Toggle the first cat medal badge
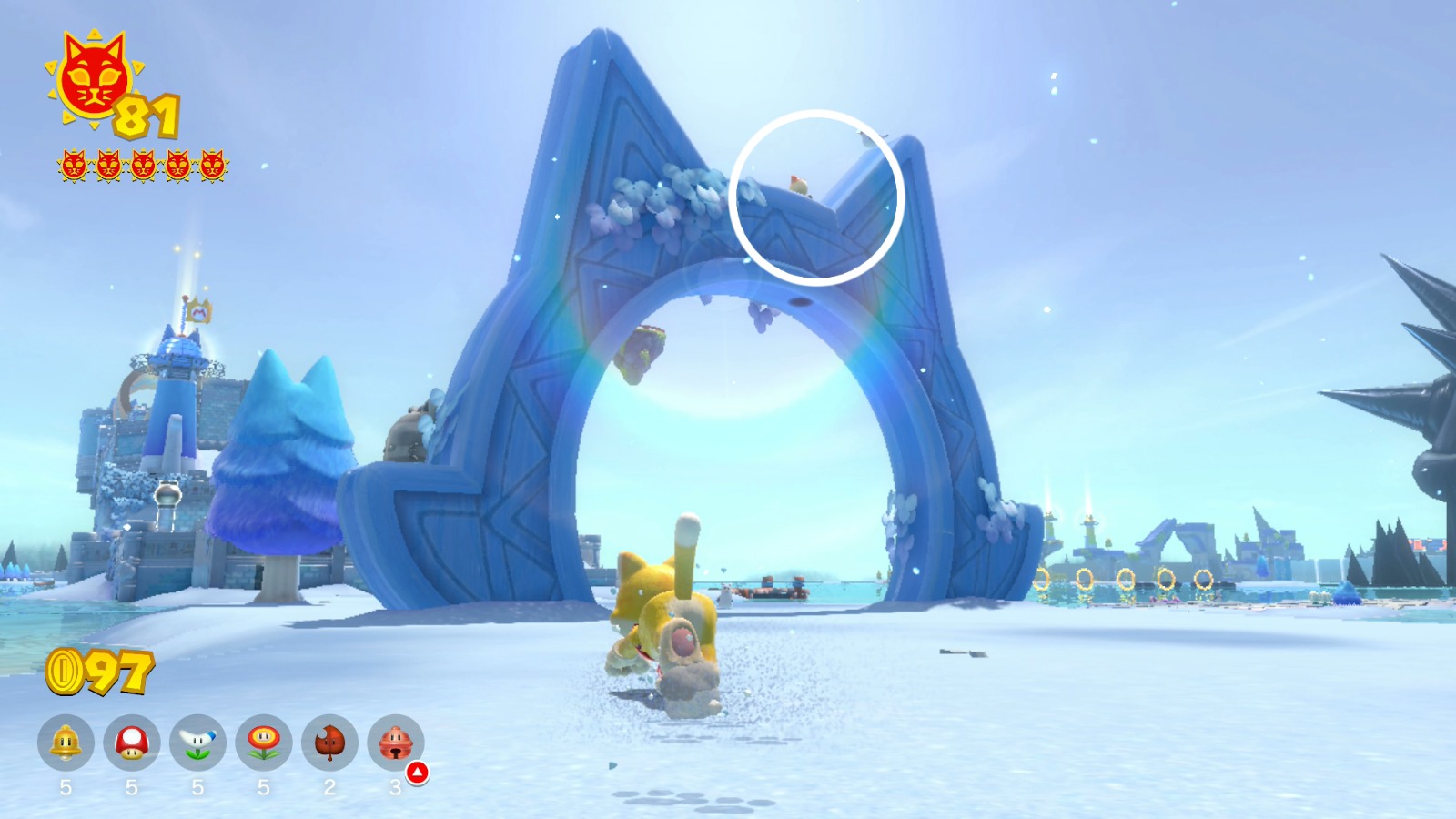The image size is (1456, 819). 72,167
